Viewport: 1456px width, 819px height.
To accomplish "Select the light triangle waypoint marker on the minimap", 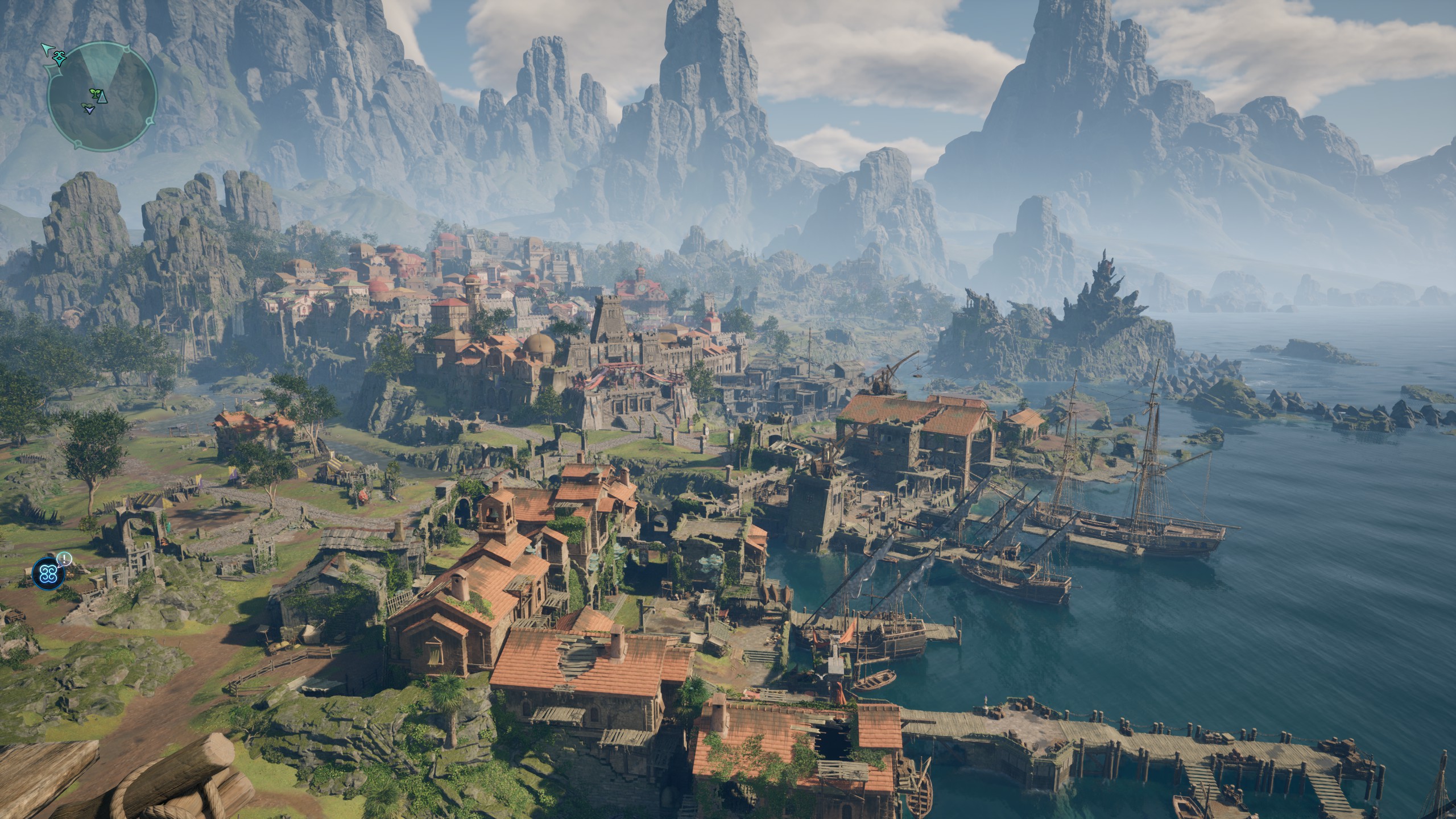I will 102,97.
